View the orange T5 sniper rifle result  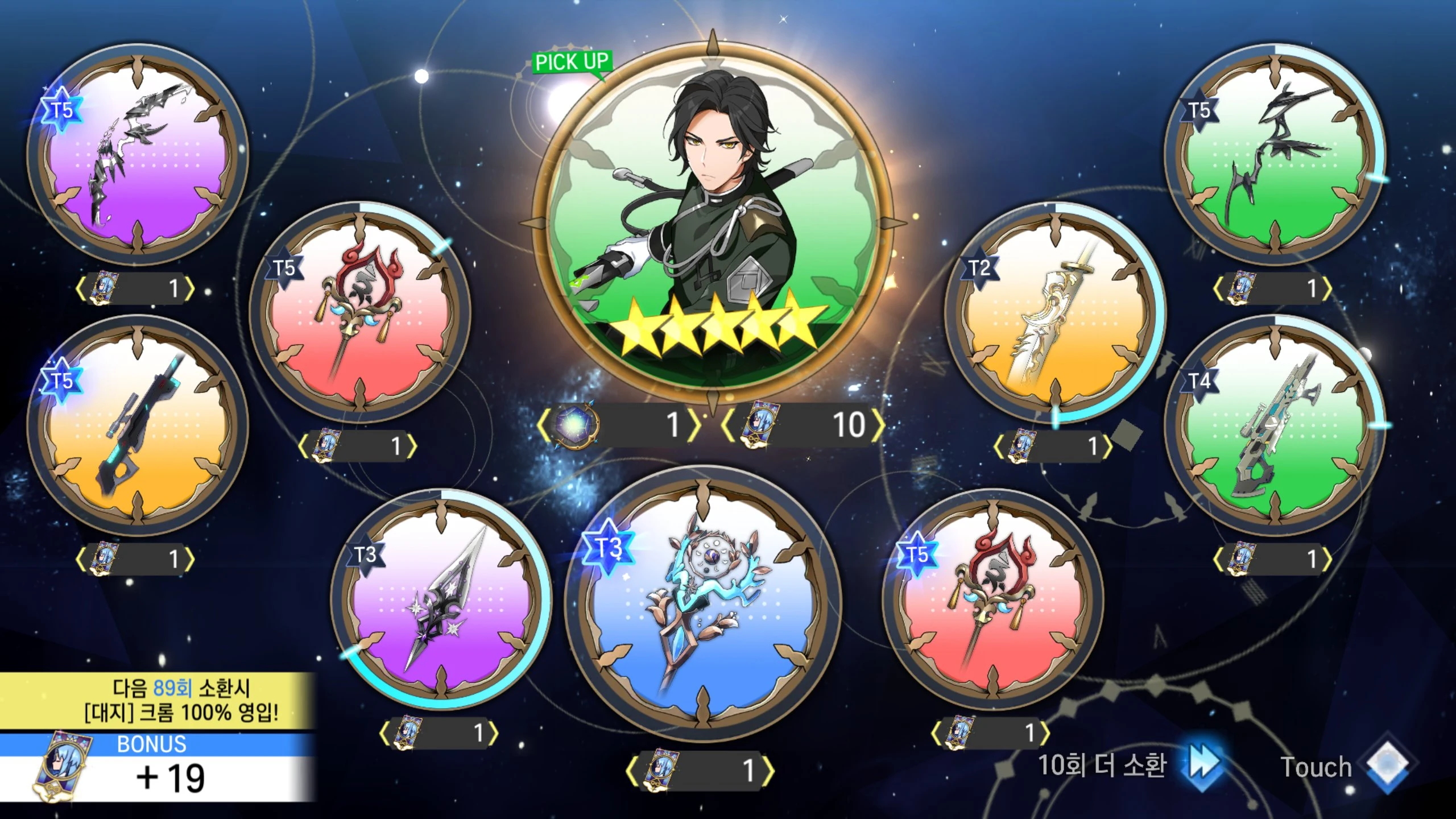138,425
